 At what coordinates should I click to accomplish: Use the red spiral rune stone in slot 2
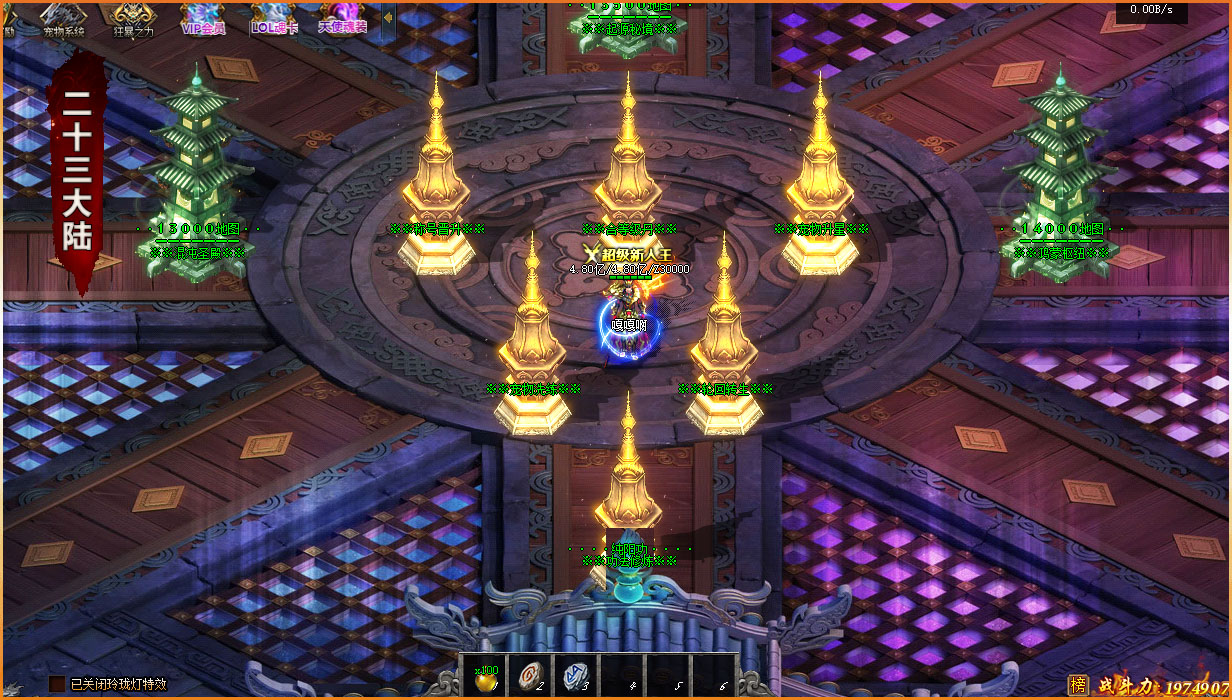pyautogui.click(x=530, y=675)
